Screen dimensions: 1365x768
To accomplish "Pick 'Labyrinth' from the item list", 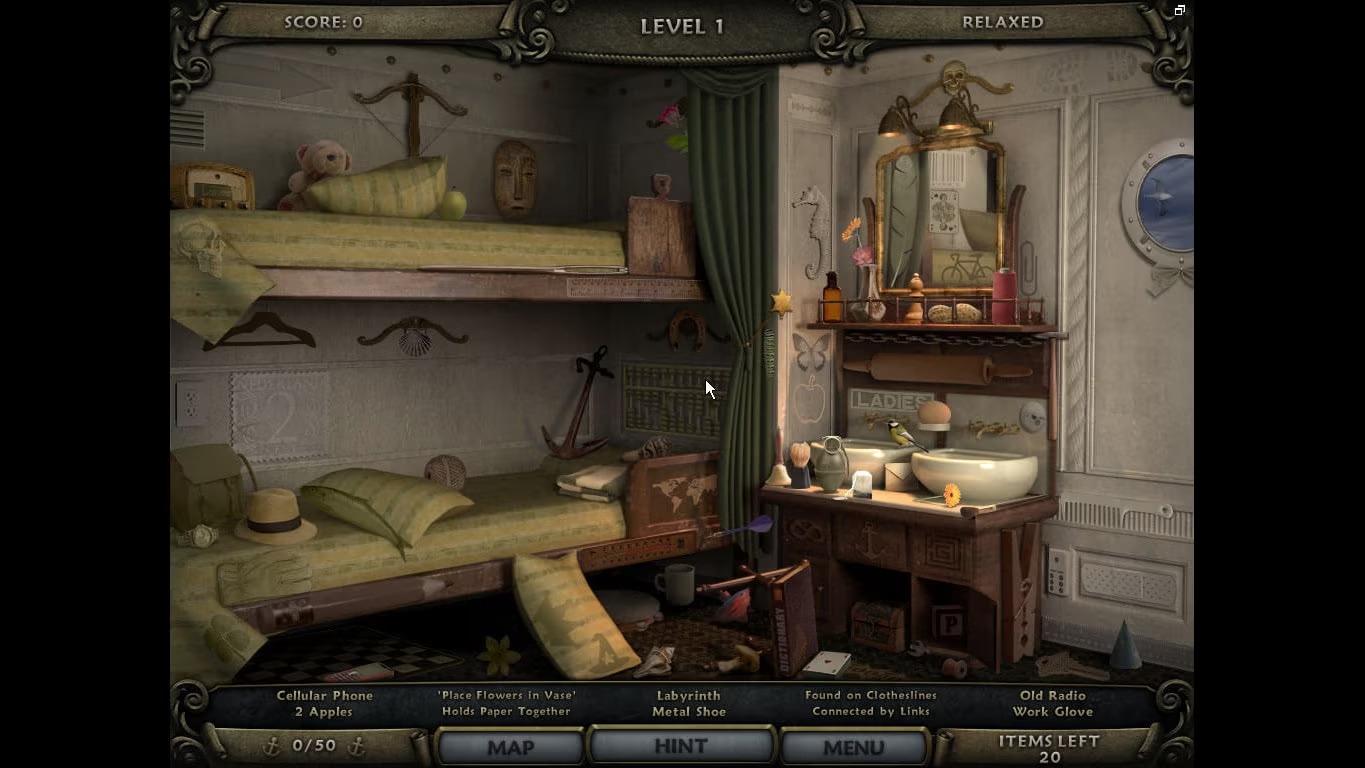I will [689, 695].
